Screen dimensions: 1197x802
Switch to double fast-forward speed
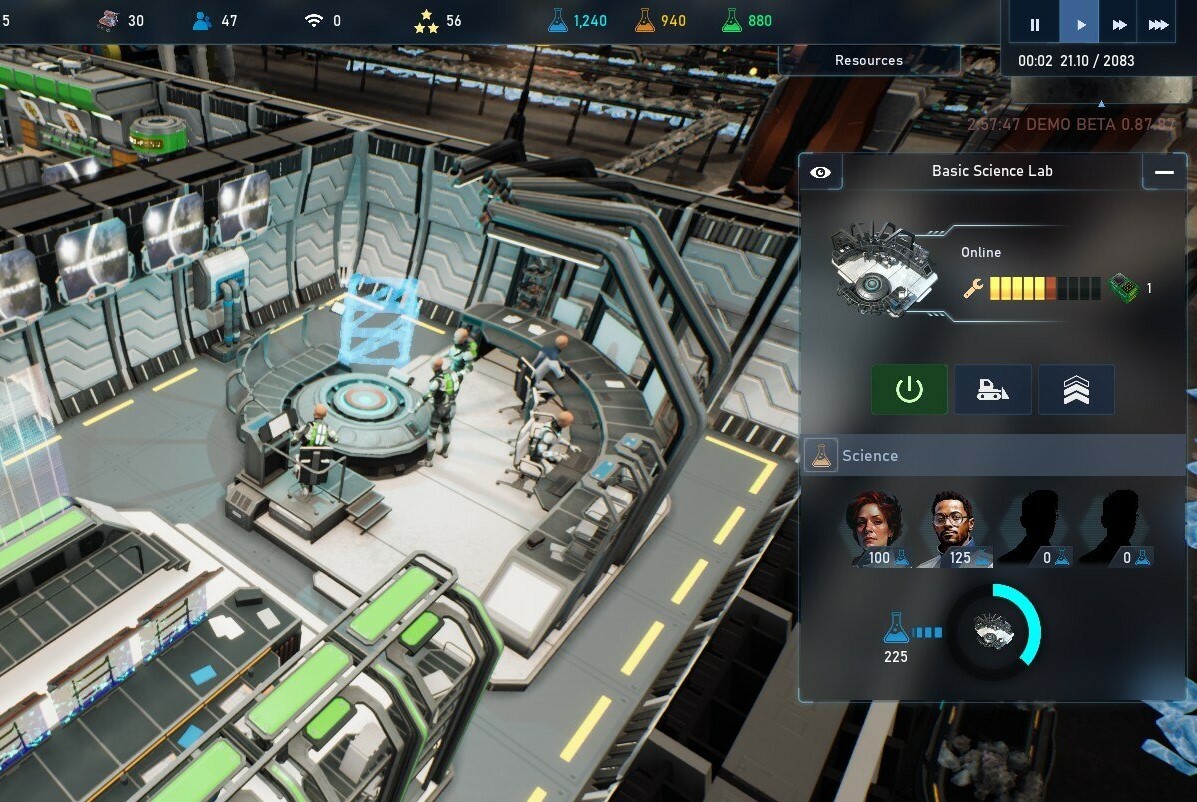1119,25
